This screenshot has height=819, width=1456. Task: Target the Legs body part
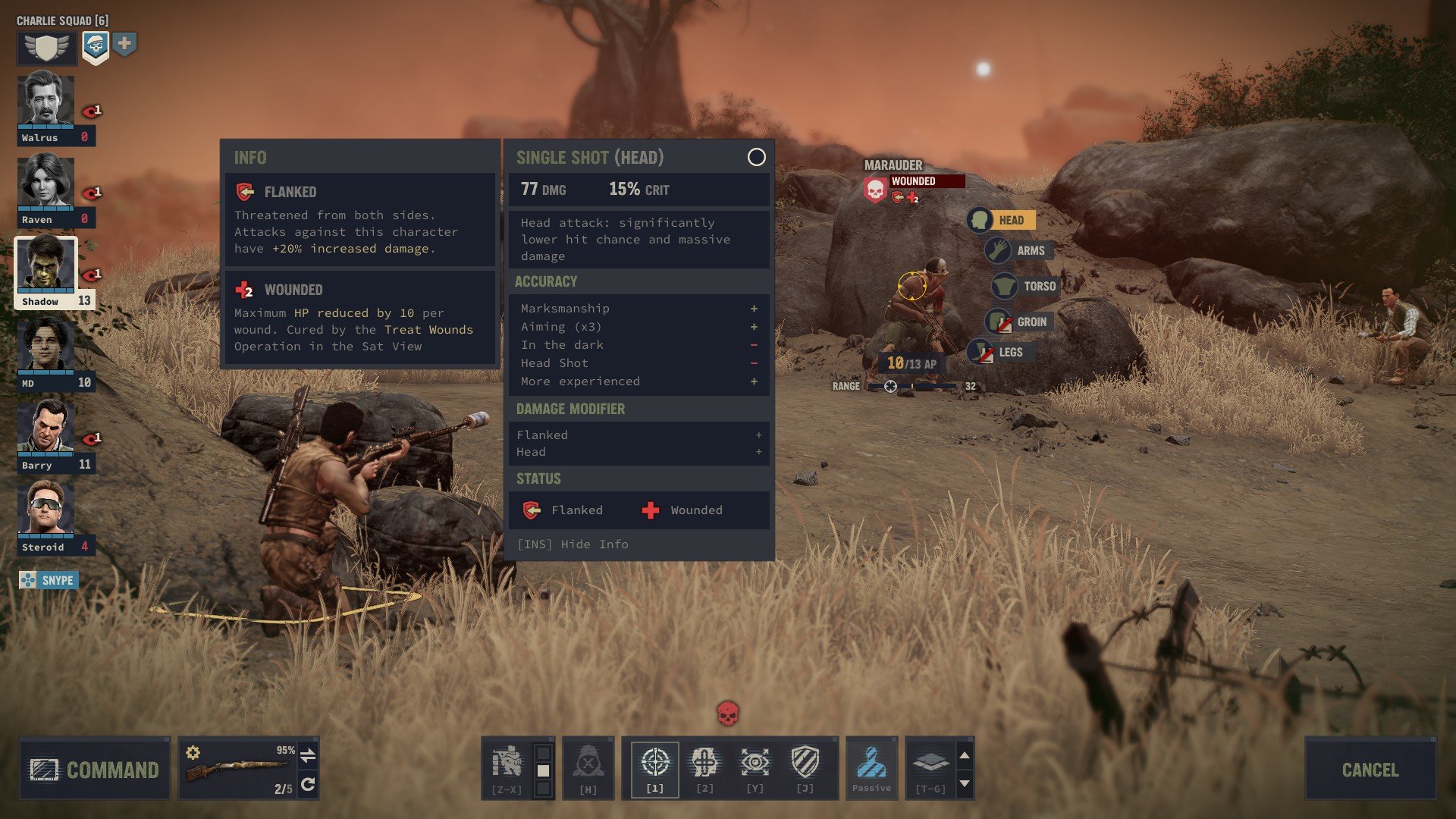[999, 352]
